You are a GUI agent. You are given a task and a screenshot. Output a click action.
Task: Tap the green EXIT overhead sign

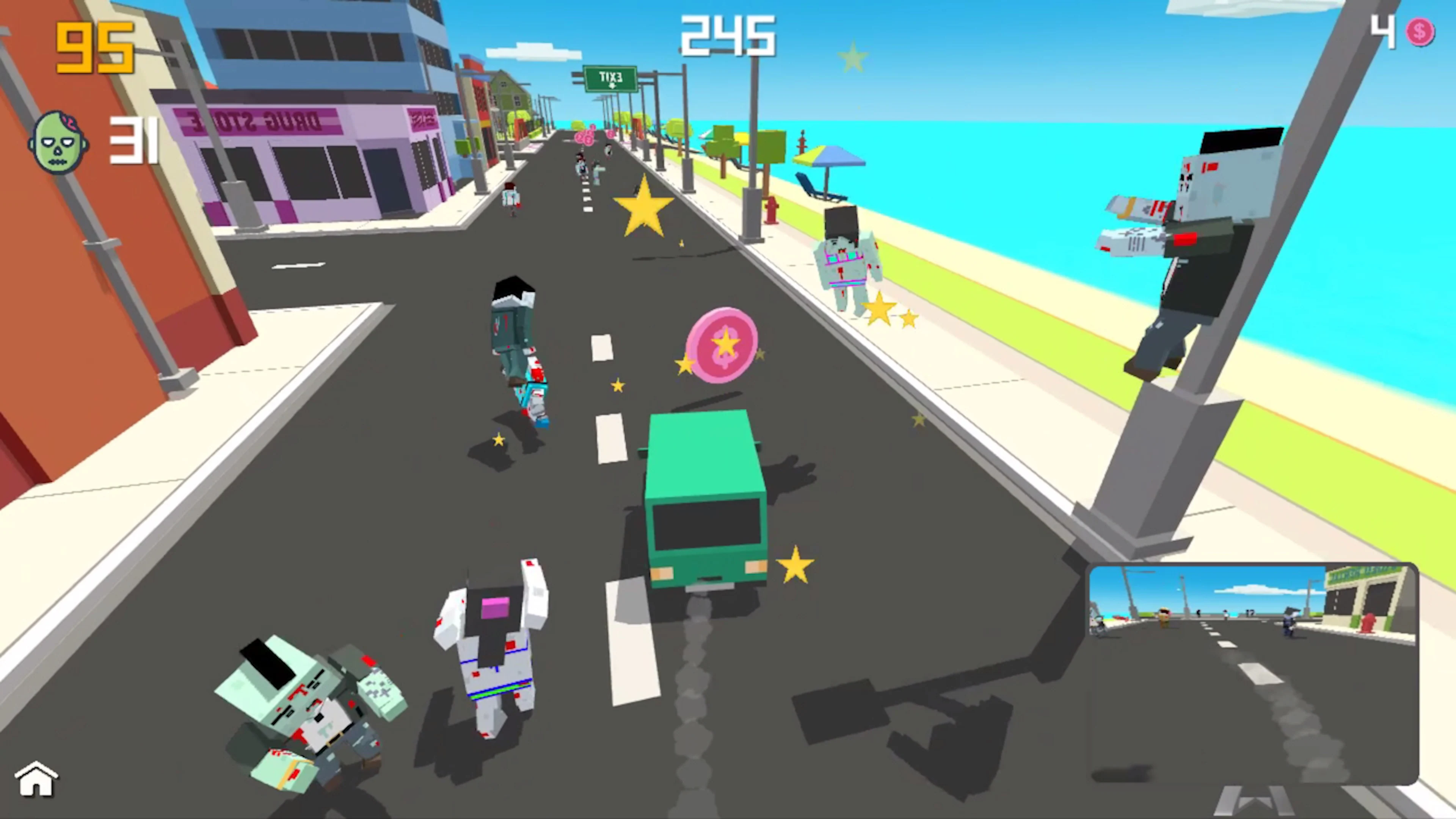pos(610,78)
